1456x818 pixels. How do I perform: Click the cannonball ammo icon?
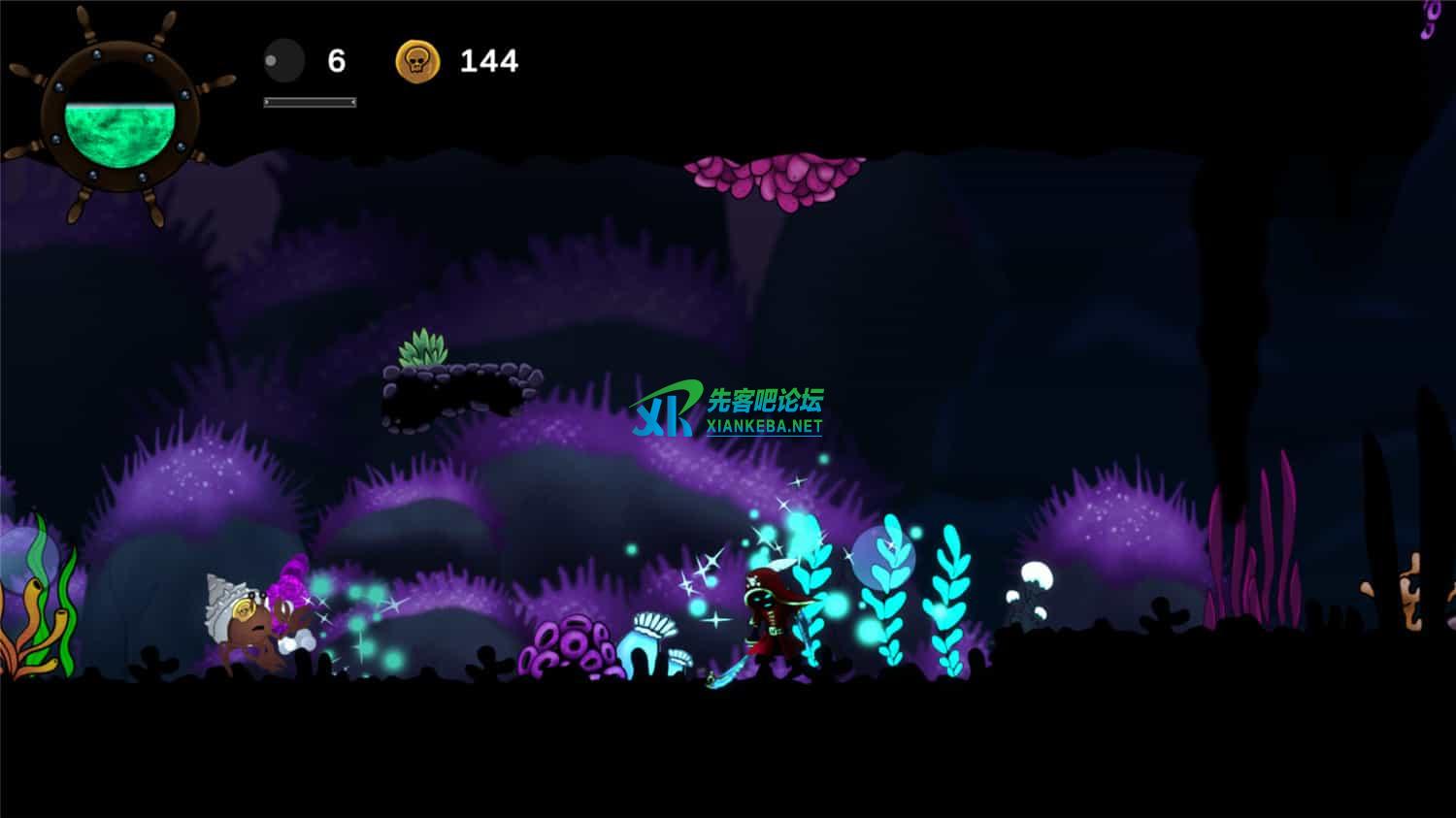tap(283, 61)
